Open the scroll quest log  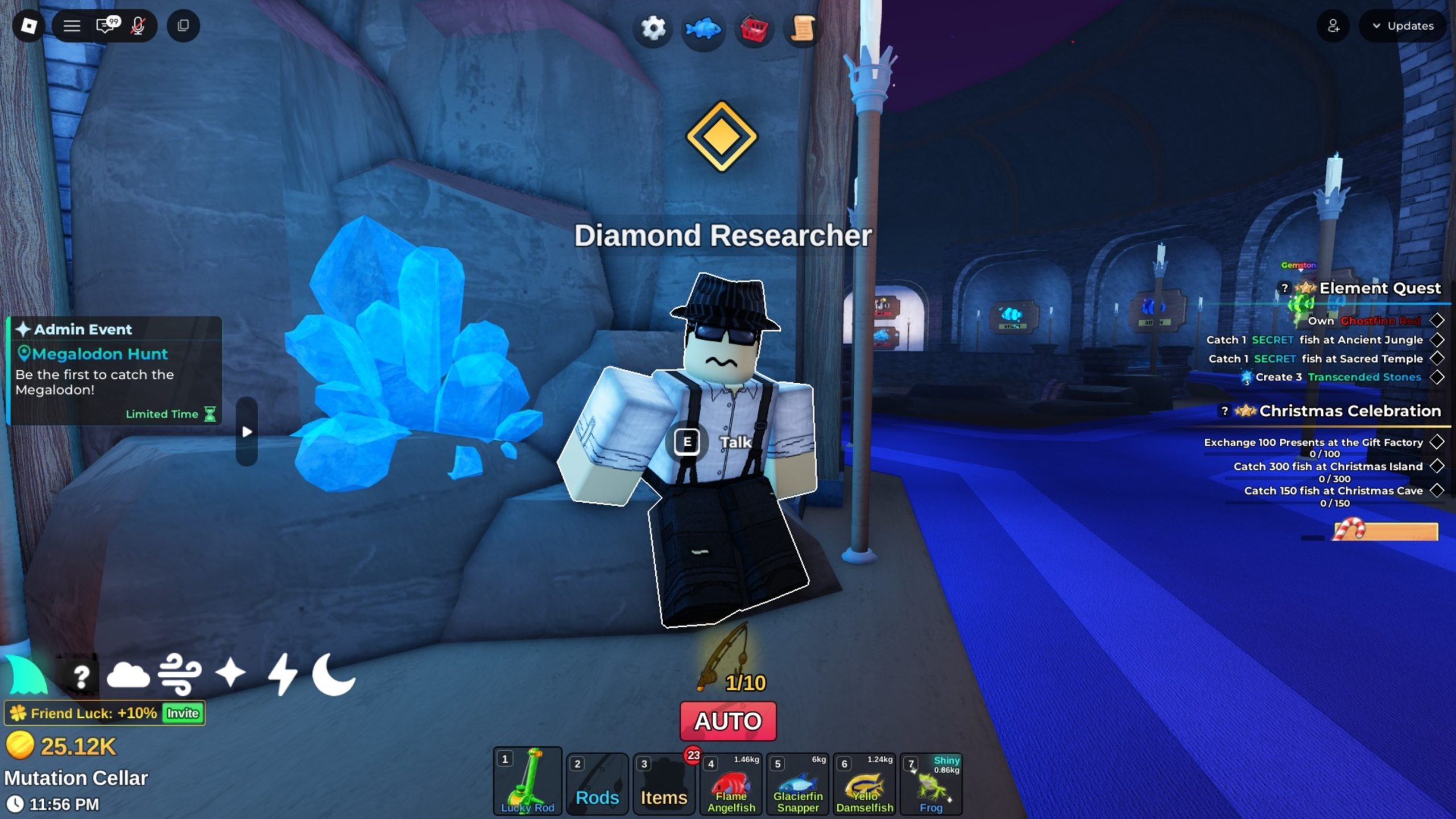pyautogui.click(x=803, y=28)
